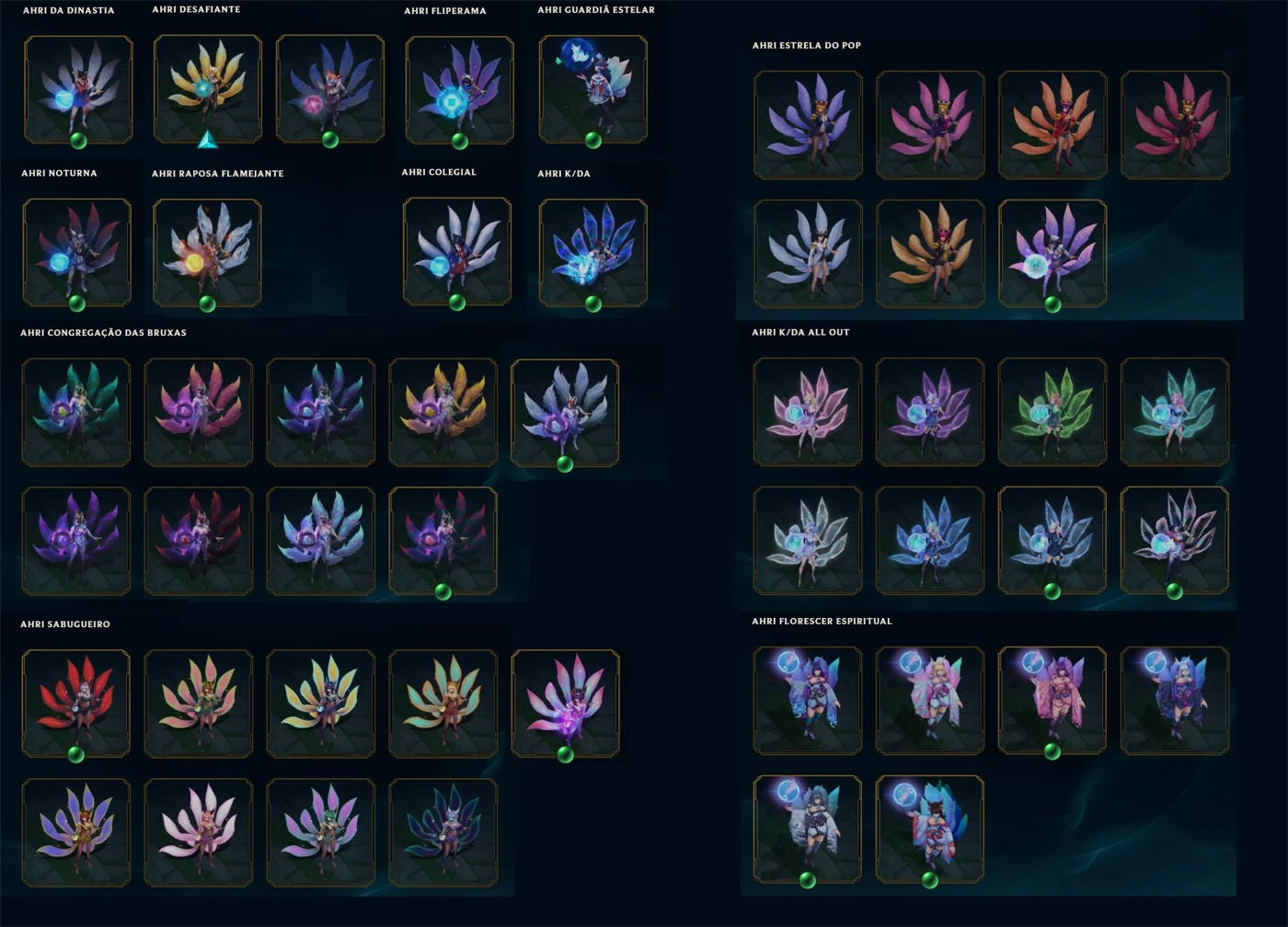Click the AHRI K/DA ALL OUT section header
1288x927 pixels.
coord(801,332)
